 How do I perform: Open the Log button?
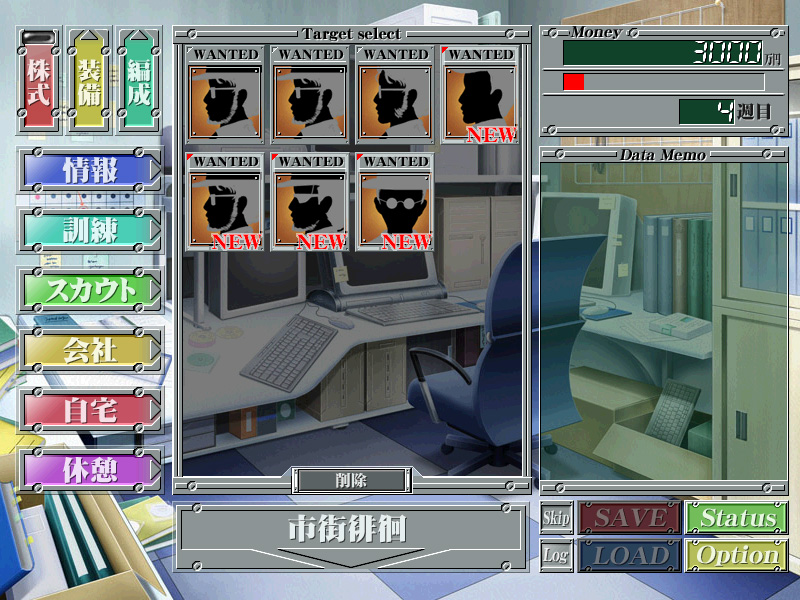tap(556, 555)
